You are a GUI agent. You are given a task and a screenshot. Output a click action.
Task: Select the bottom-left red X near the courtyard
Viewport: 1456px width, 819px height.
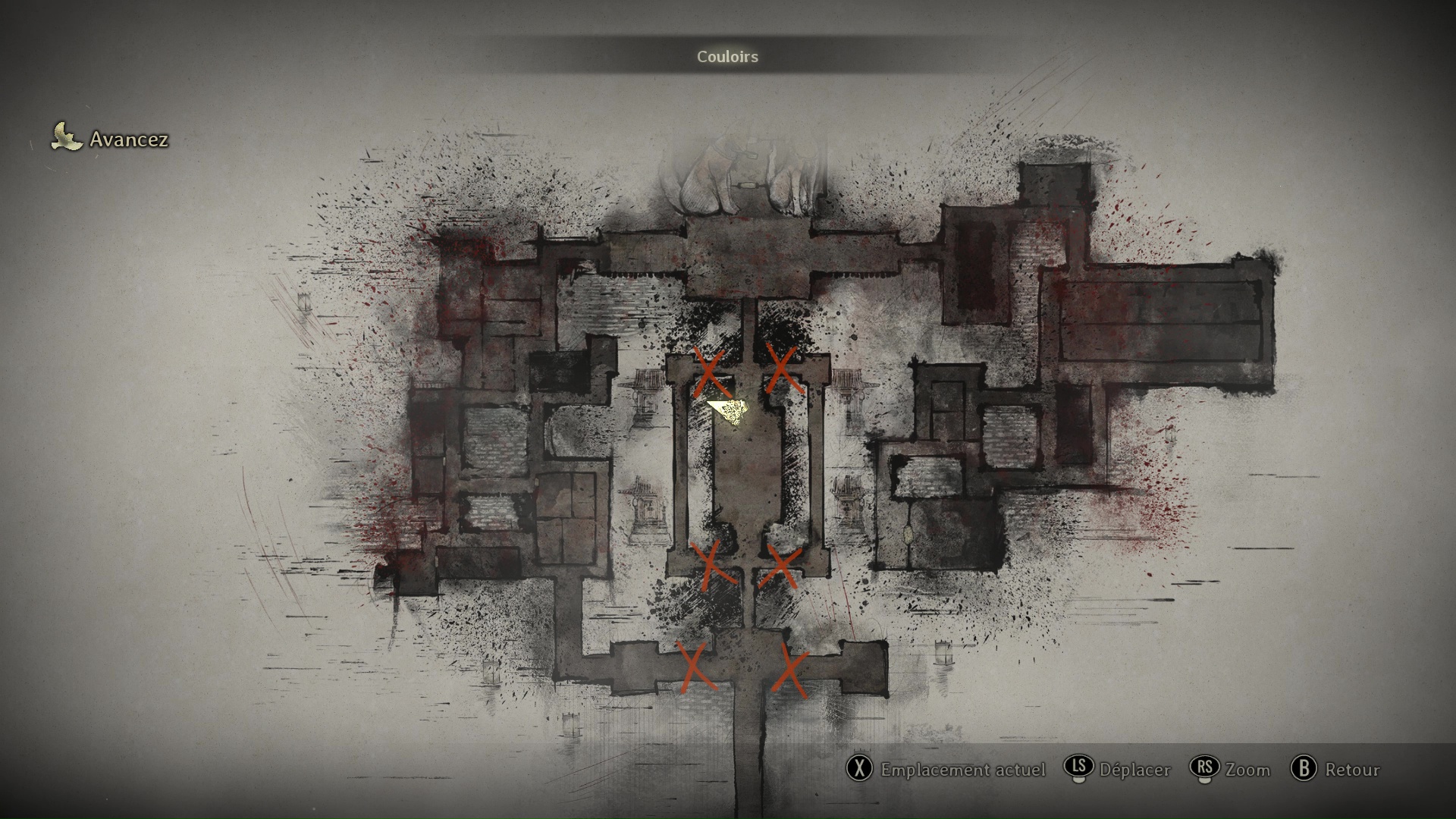(x=711, y=565)
